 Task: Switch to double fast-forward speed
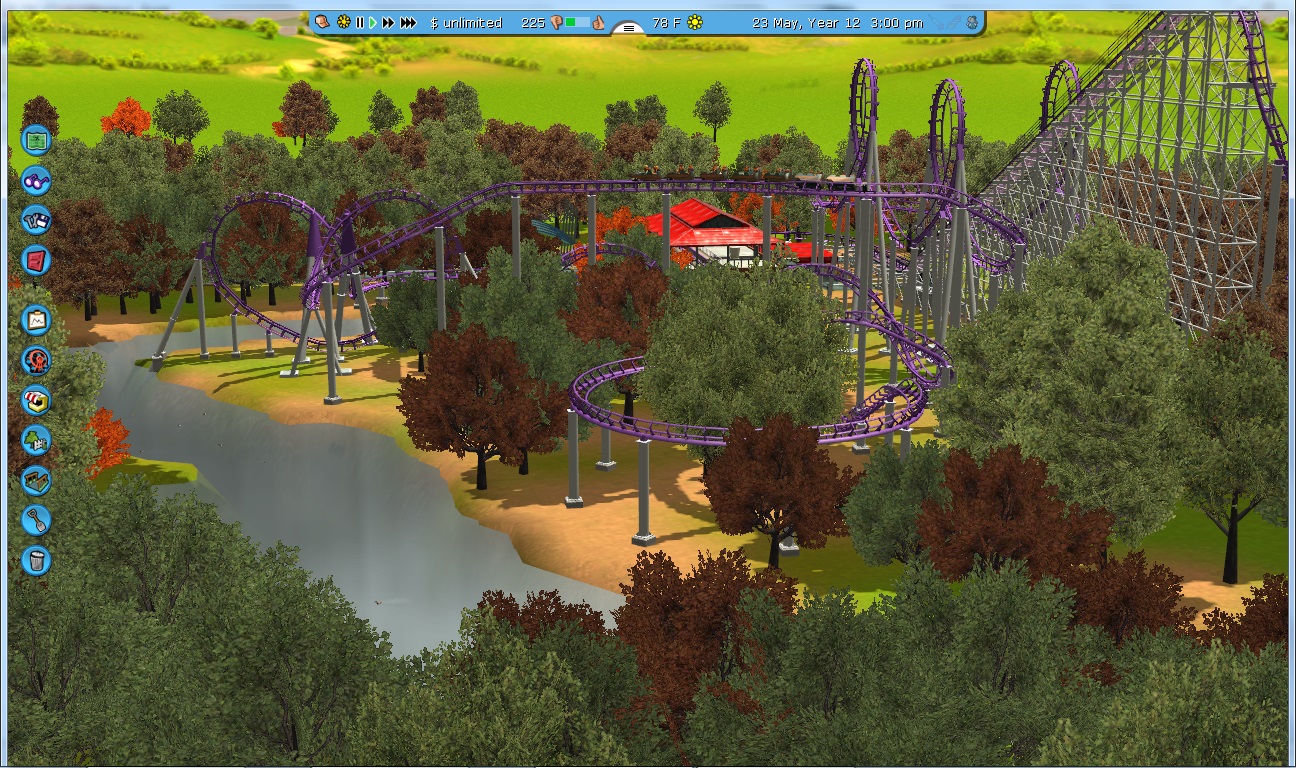pyautogui.click(x=387, y=22)
